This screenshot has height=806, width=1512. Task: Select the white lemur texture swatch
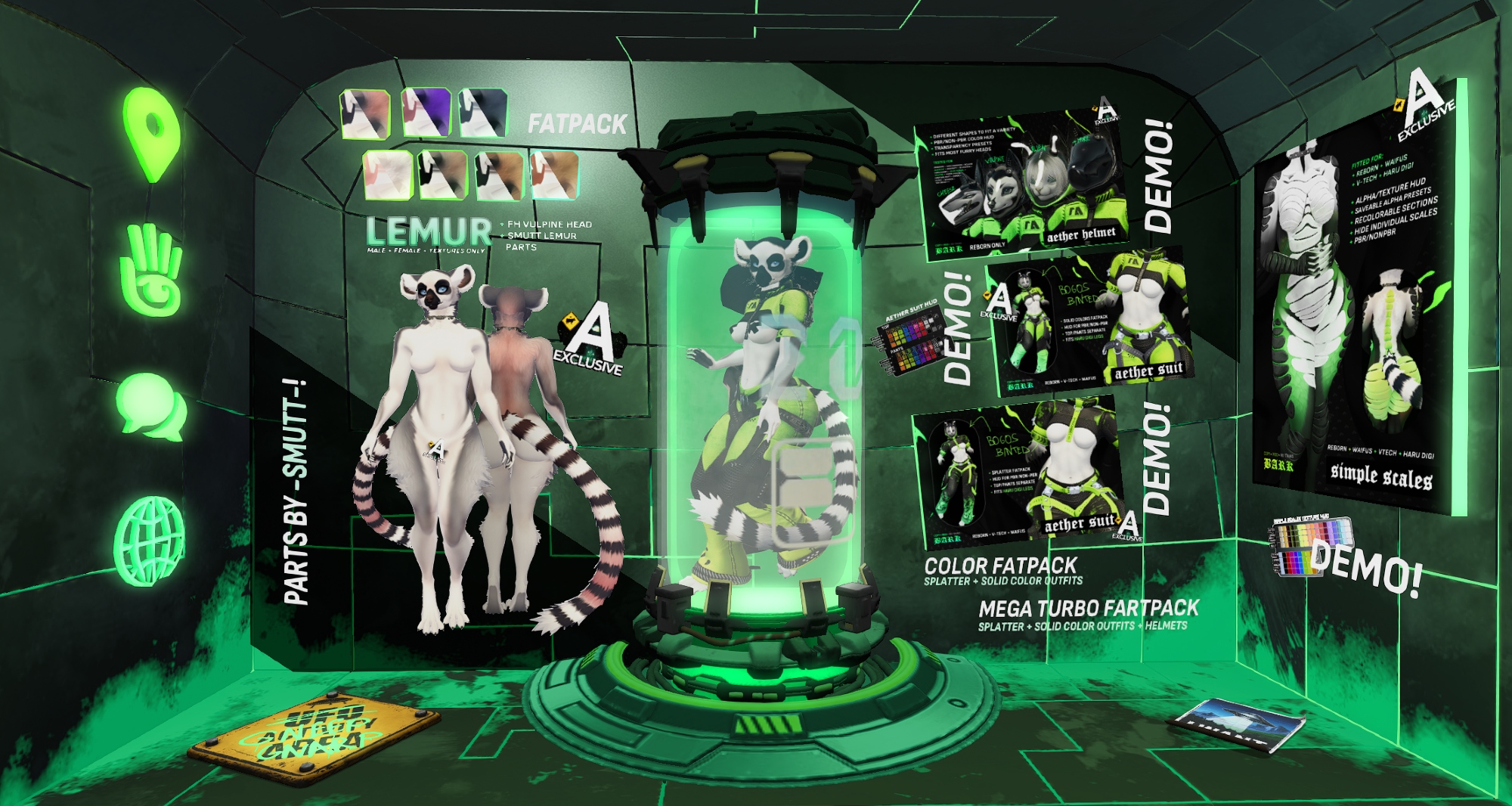pyautogui.click(x=389, y=175)
